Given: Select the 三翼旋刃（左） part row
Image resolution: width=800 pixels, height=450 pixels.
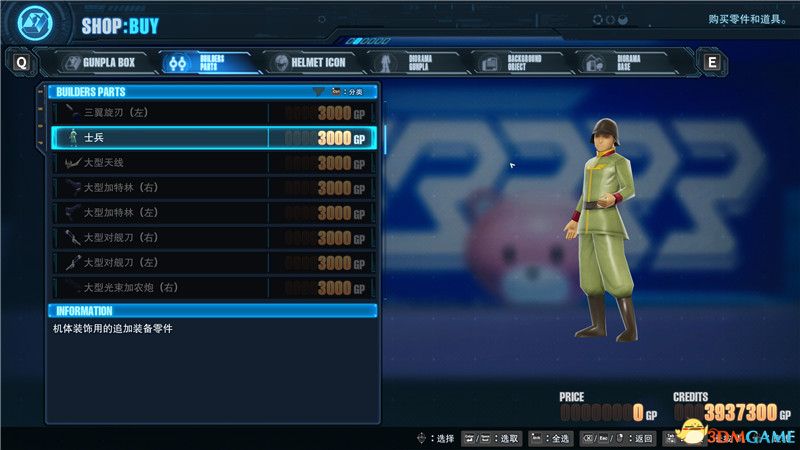Looking at the screenshot, I should 215,113.
